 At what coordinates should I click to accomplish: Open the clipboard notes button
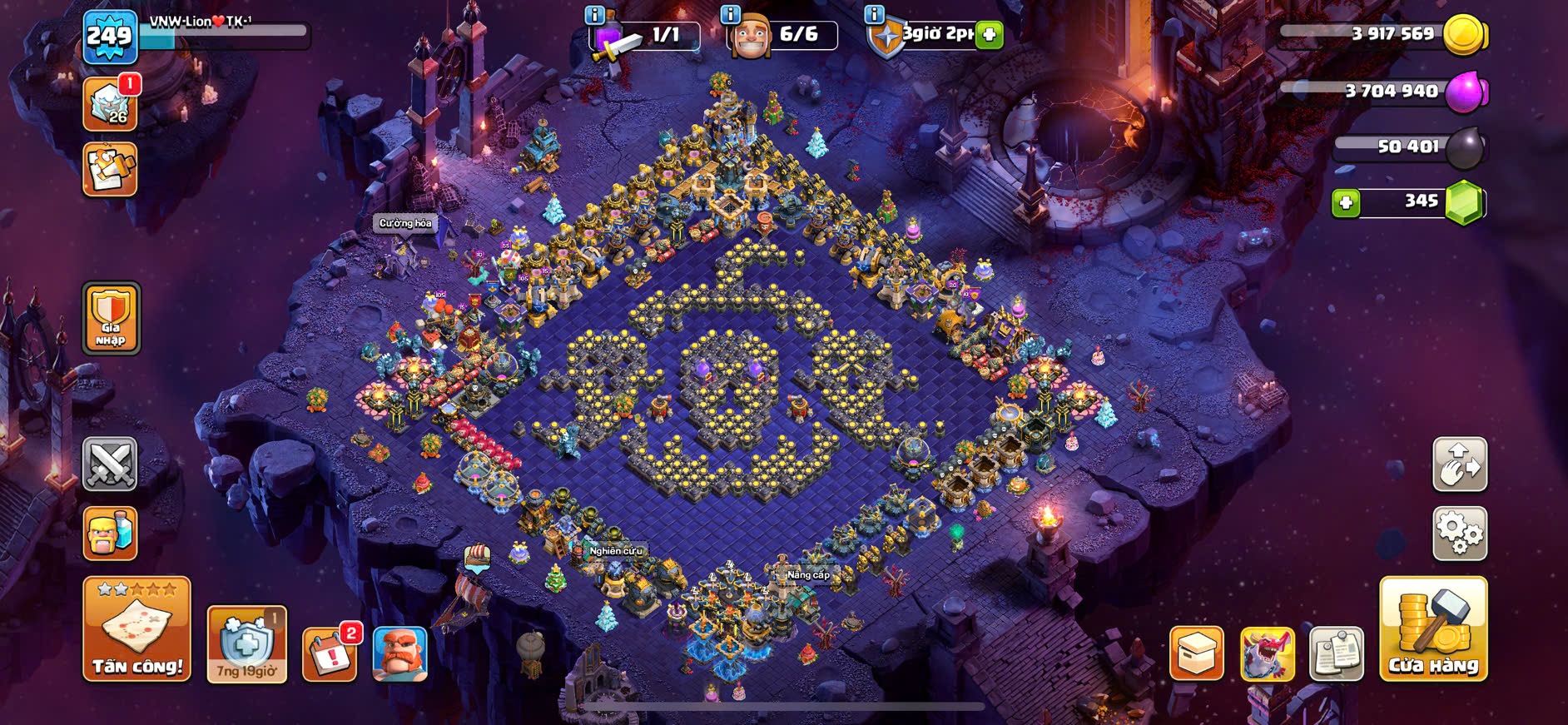coord(1336,654)
